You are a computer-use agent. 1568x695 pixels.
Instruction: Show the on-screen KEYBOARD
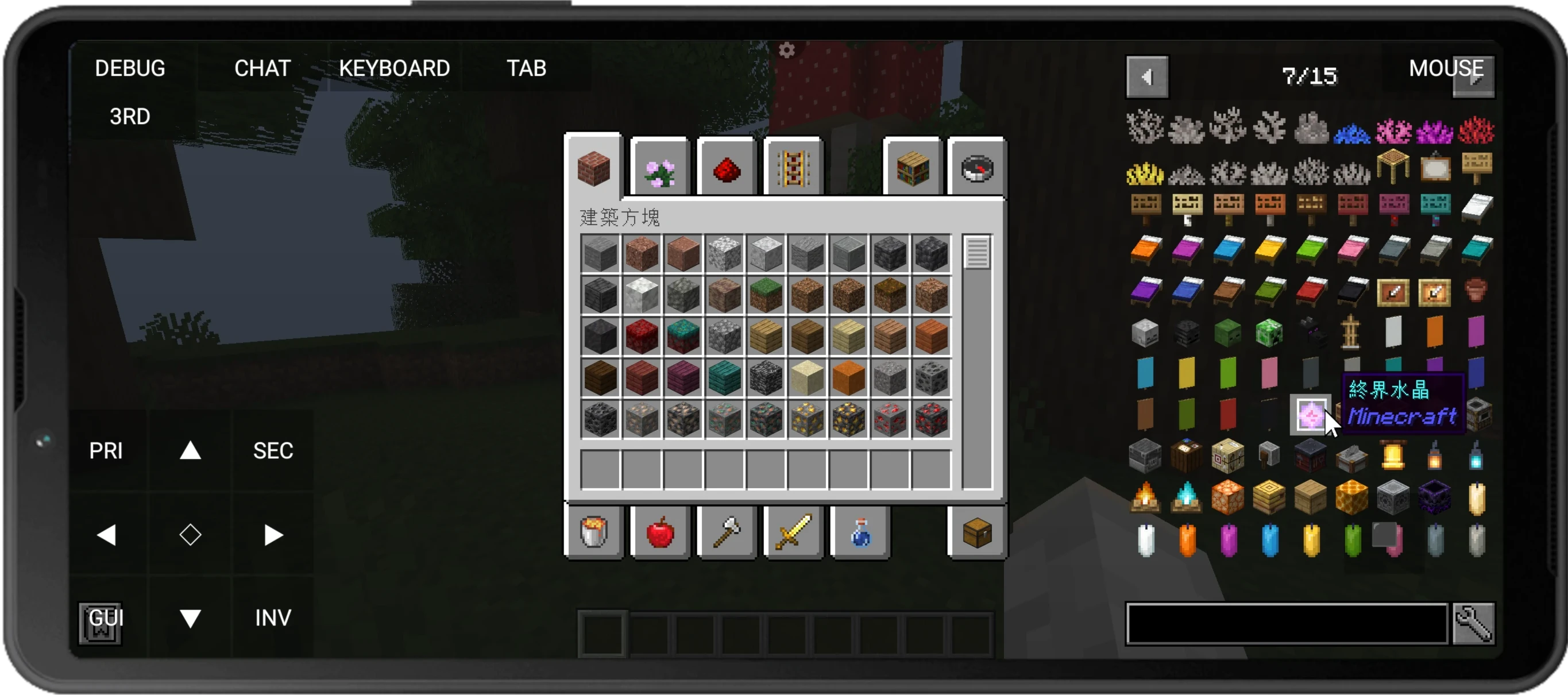pos(395,68)
